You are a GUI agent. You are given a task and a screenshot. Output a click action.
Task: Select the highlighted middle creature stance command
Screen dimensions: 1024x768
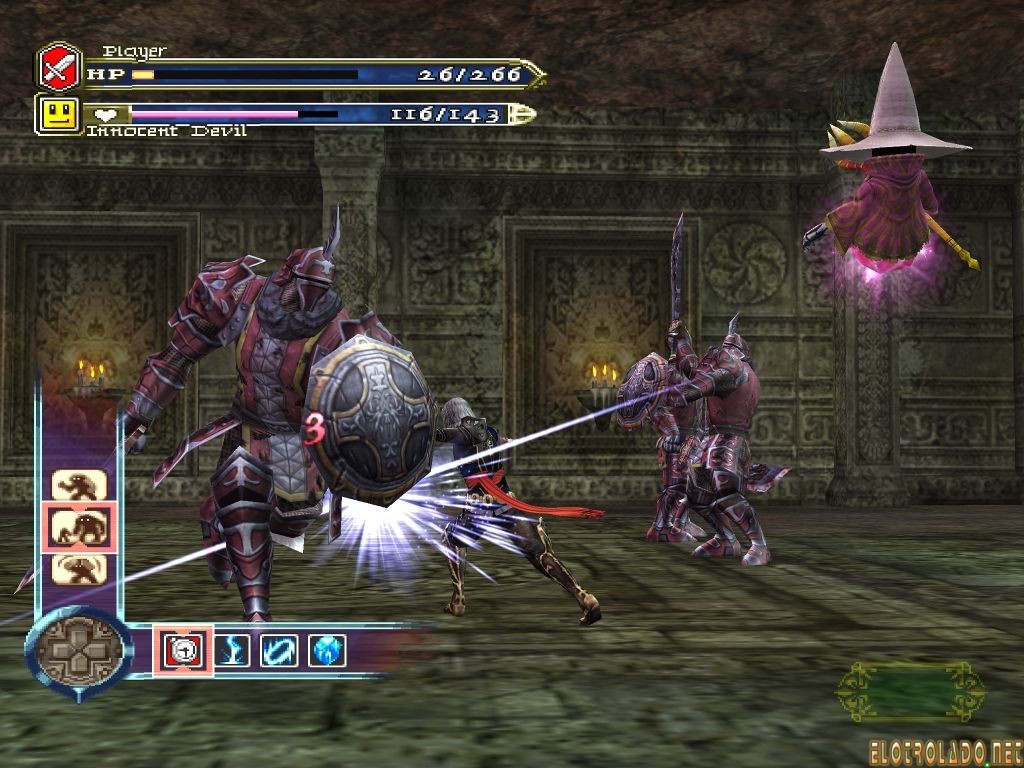(79, 527)
